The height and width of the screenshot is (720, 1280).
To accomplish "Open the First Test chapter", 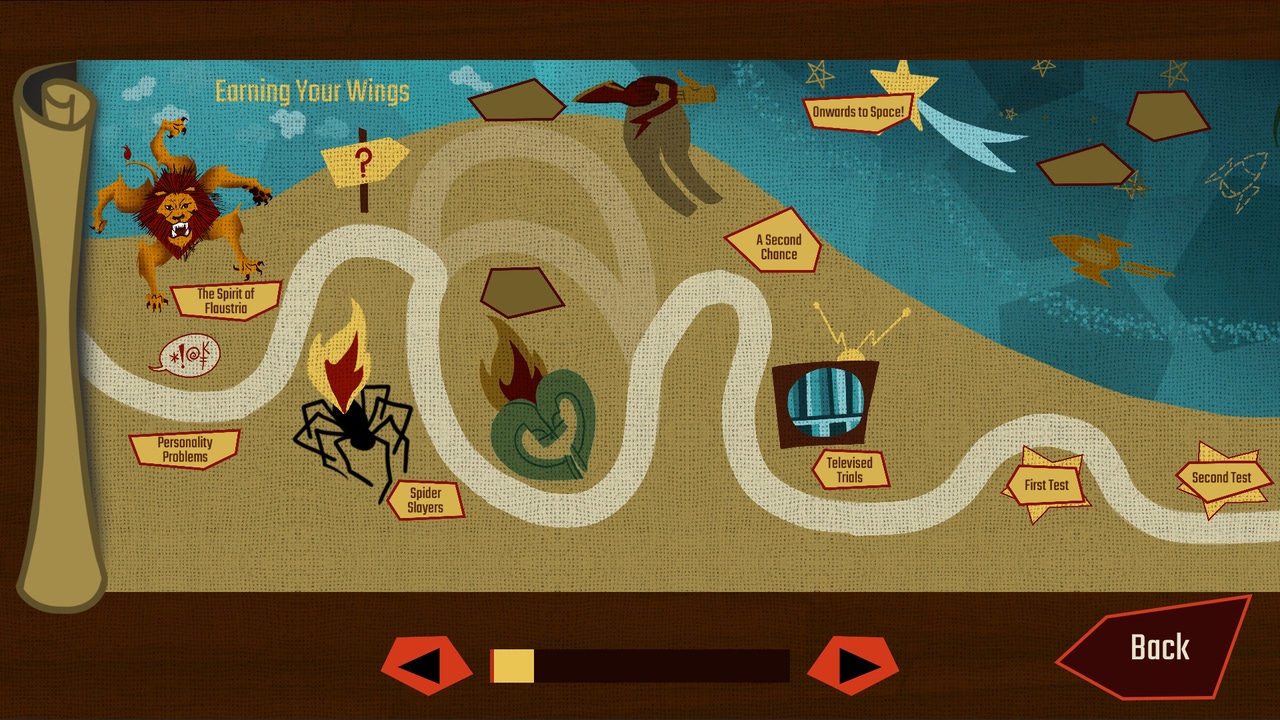I will click(x=1046, y=486).
